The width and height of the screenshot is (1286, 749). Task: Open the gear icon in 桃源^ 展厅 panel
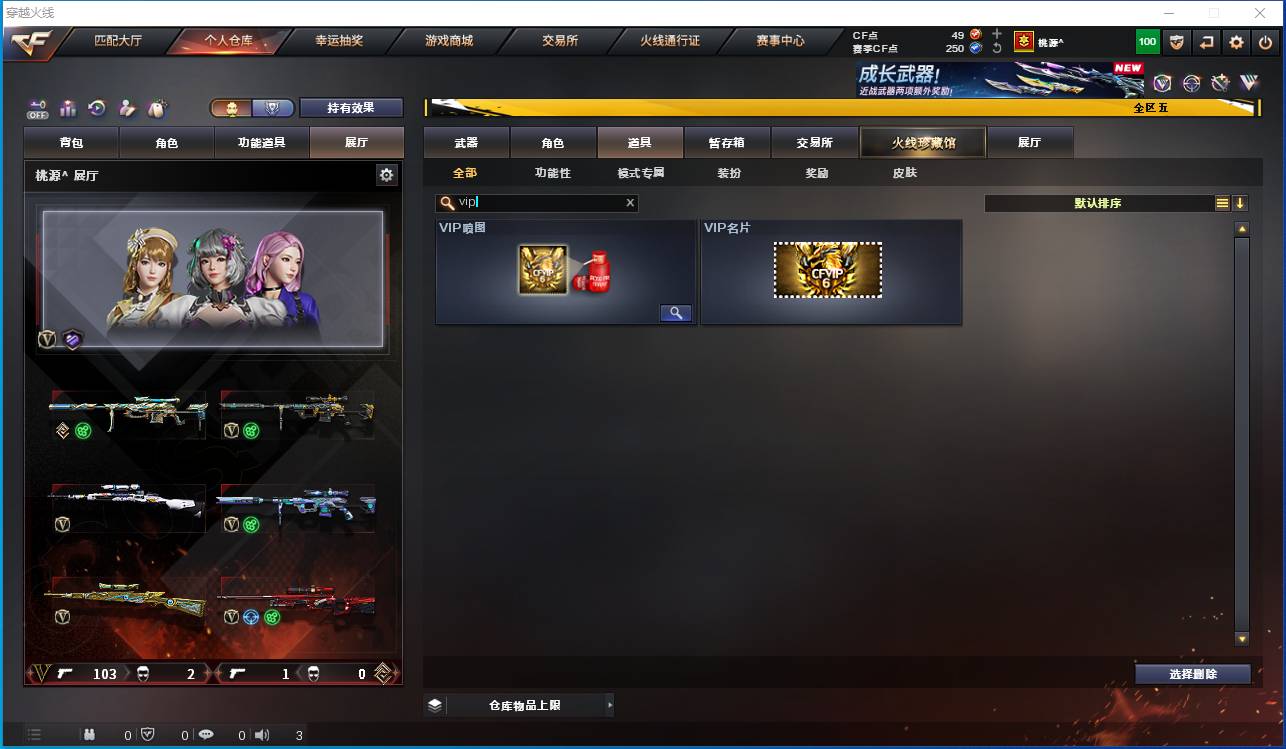386,175
